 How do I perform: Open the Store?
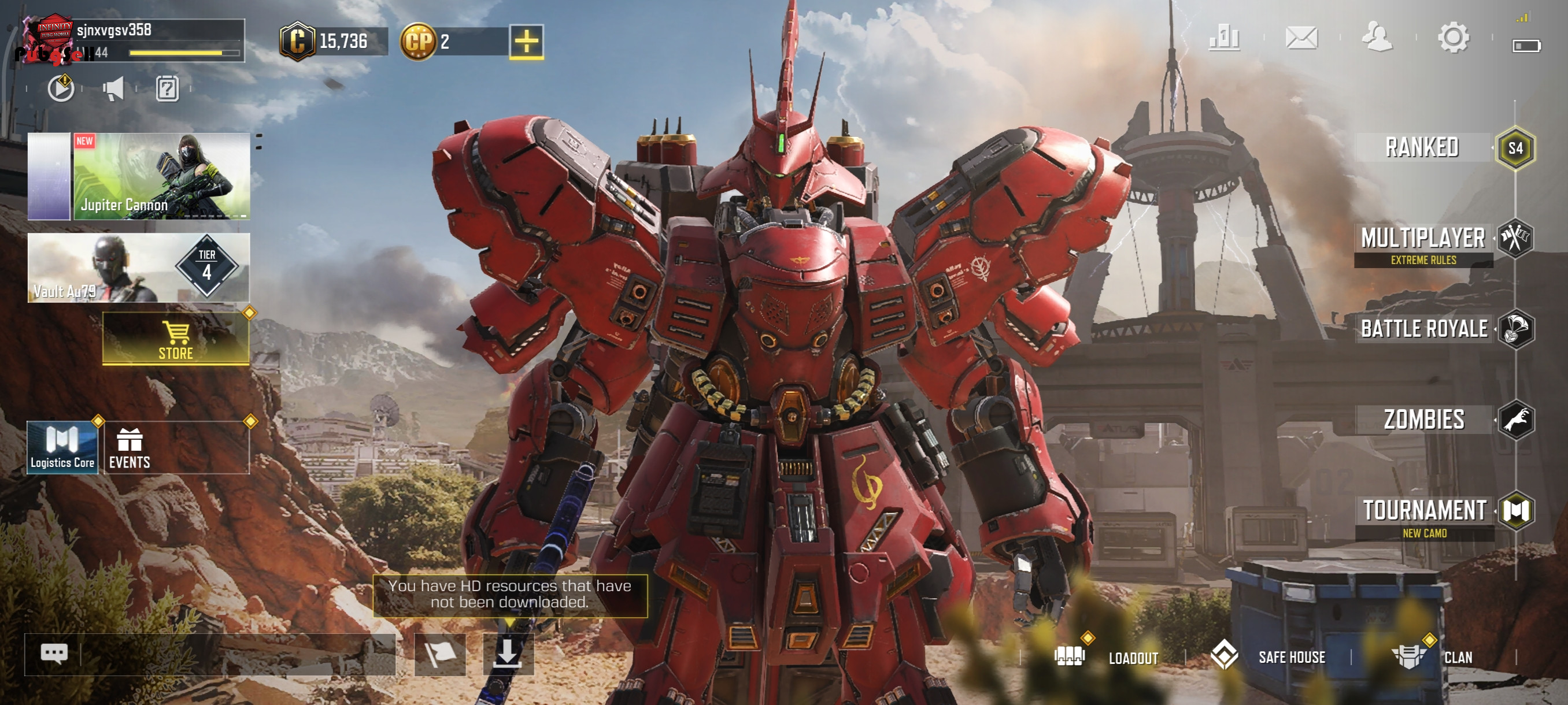(x=176, y=339)
